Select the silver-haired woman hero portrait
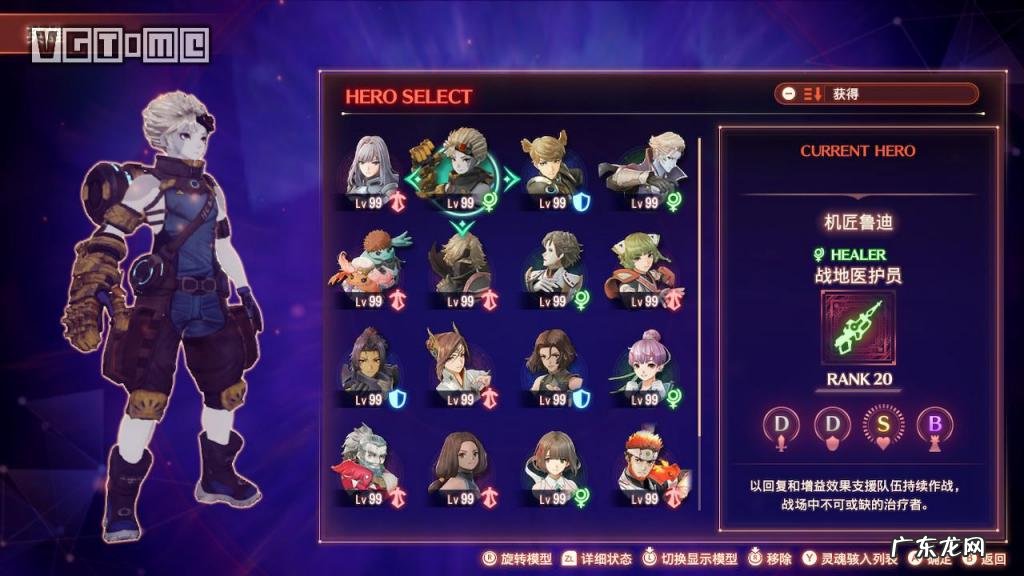 point(371,168)
